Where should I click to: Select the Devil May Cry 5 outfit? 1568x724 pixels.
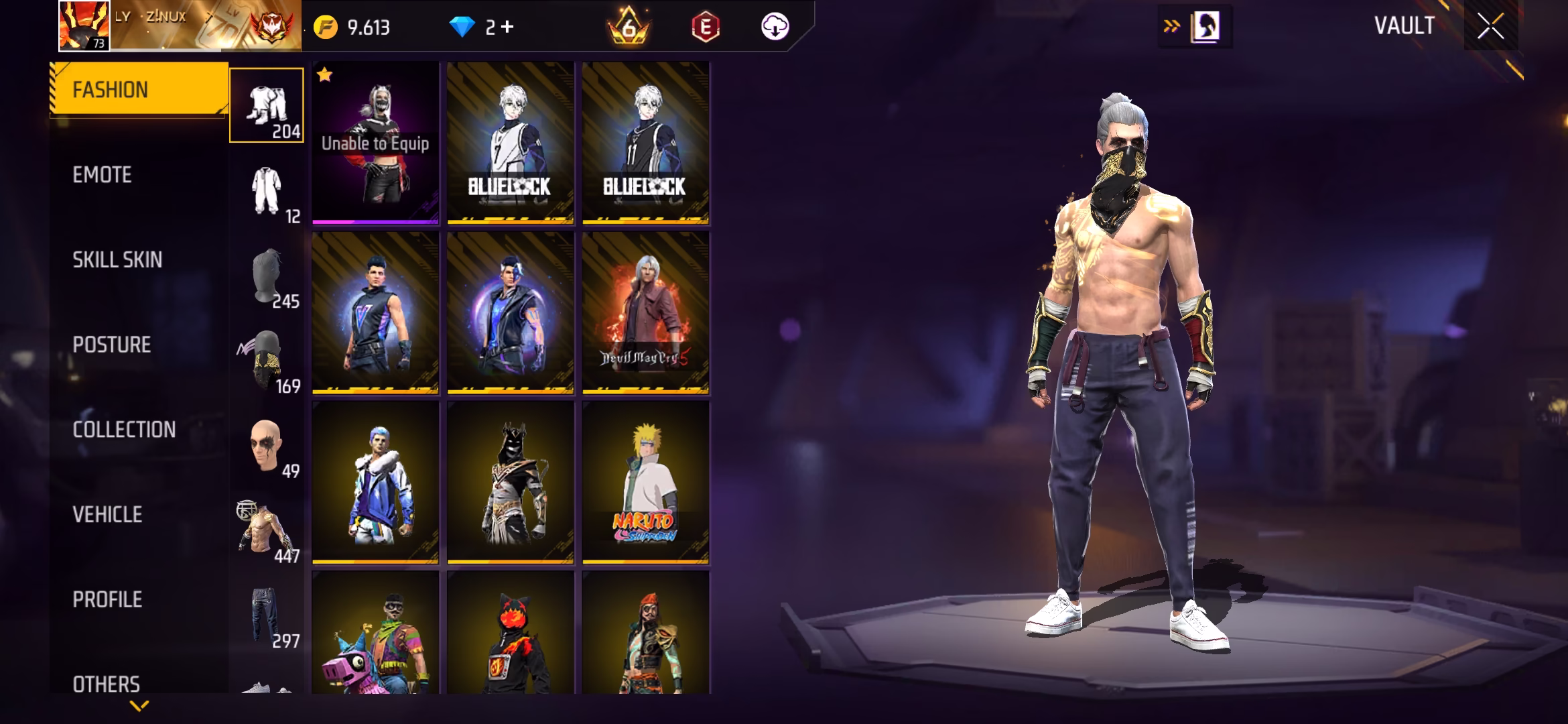[645, 312]
